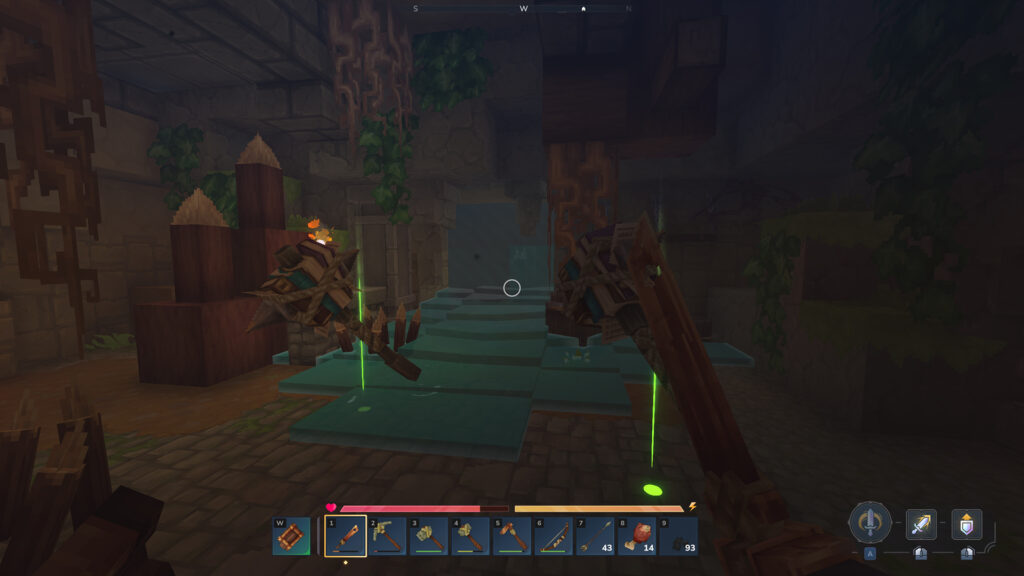Viewport: 1024px width, 576px height.
Task: Choose the arrow stack of 43
Action: tap(595, 536)
